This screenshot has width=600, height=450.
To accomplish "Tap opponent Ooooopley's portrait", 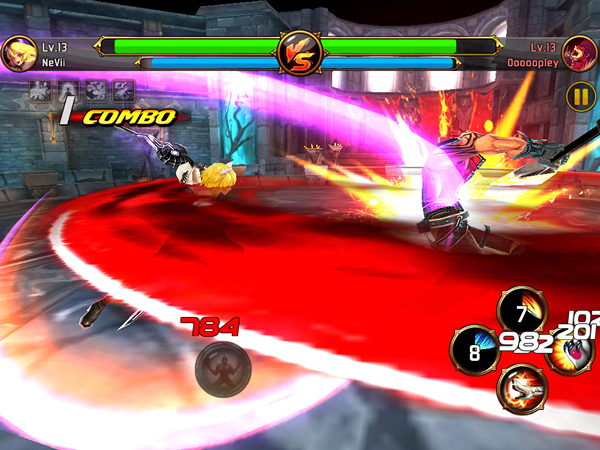I will [x=580, y=53].
